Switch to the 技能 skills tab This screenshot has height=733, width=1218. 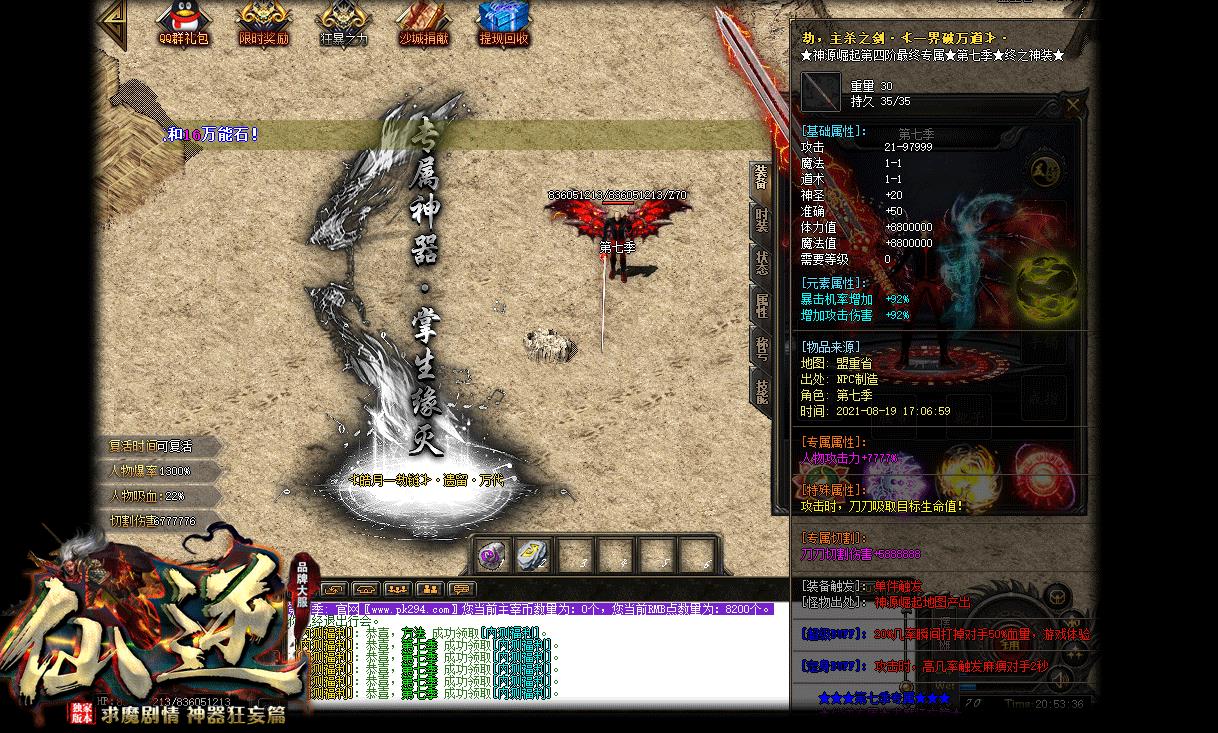(x=761, y=391)
